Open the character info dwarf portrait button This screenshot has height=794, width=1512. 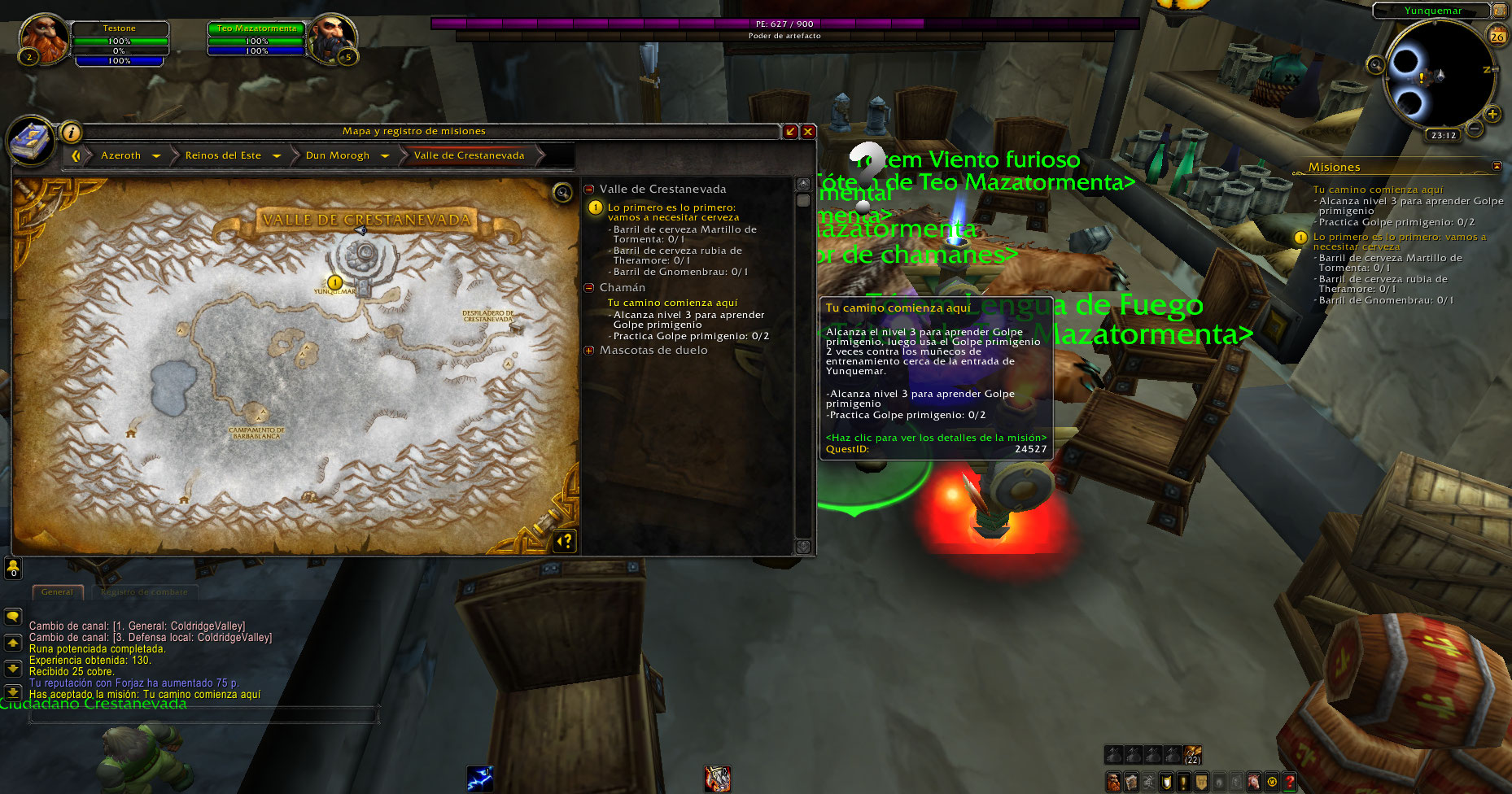(x=1113, y=783)
